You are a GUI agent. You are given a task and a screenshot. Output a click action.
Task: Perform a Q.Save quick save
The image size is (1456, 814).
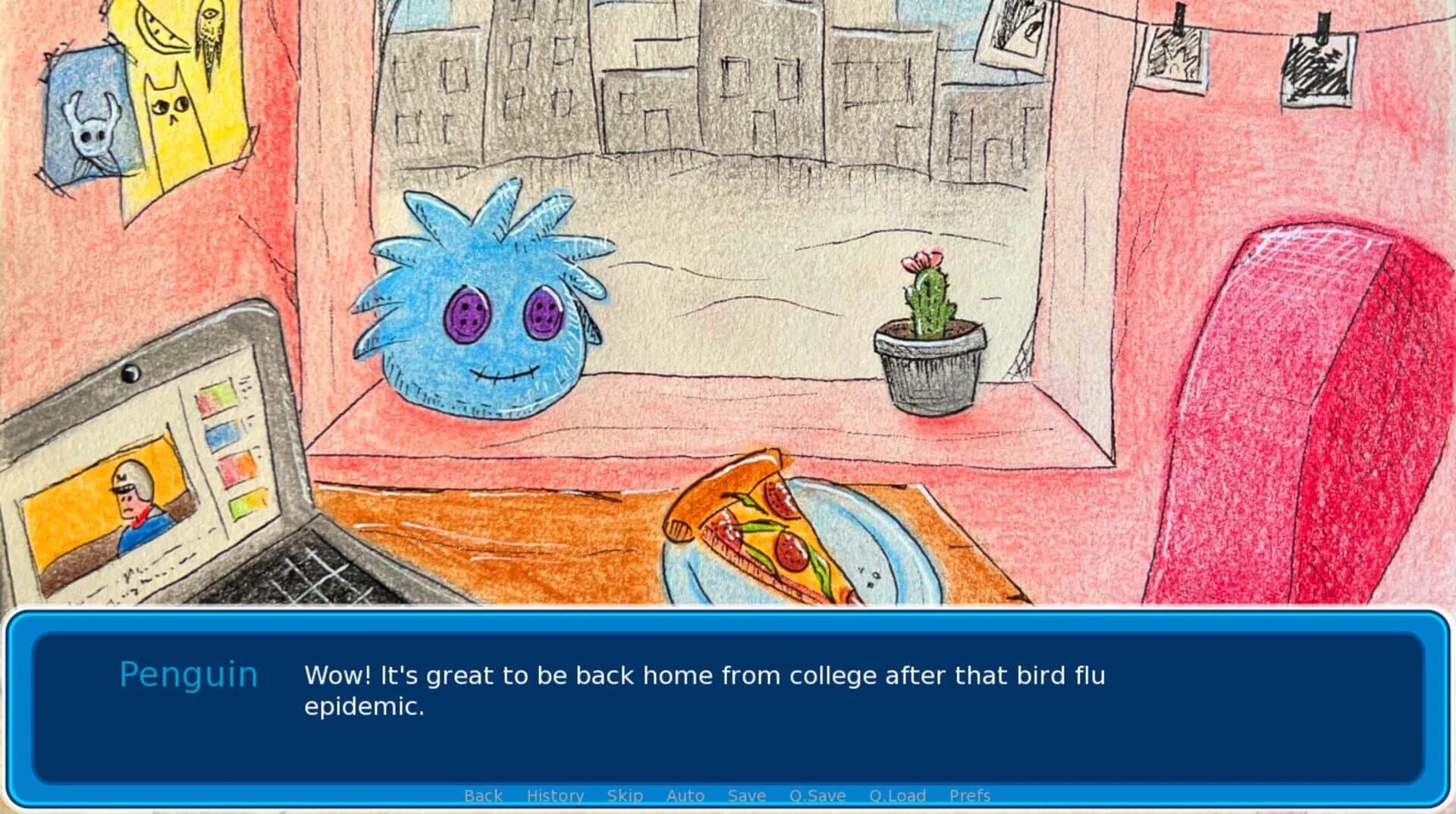pyautogui.click(x=817, y=795)
